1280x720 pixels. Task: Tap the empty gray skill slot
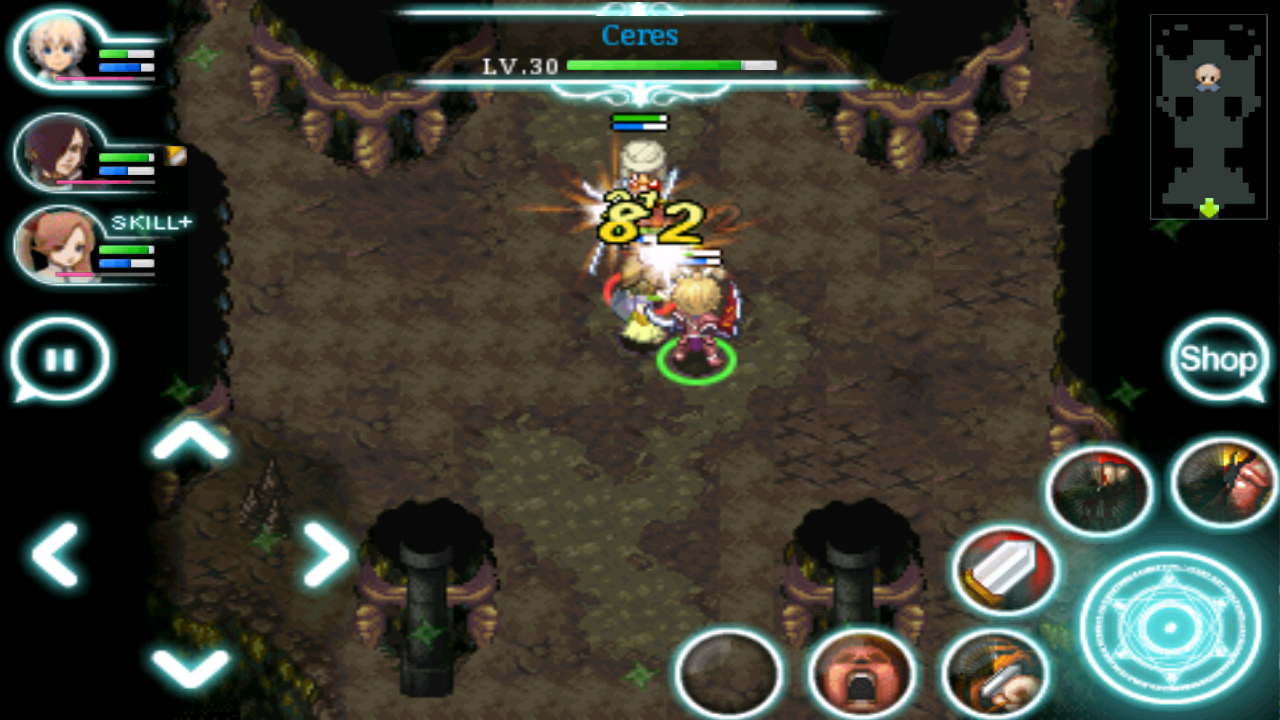(x=730, y=675)
